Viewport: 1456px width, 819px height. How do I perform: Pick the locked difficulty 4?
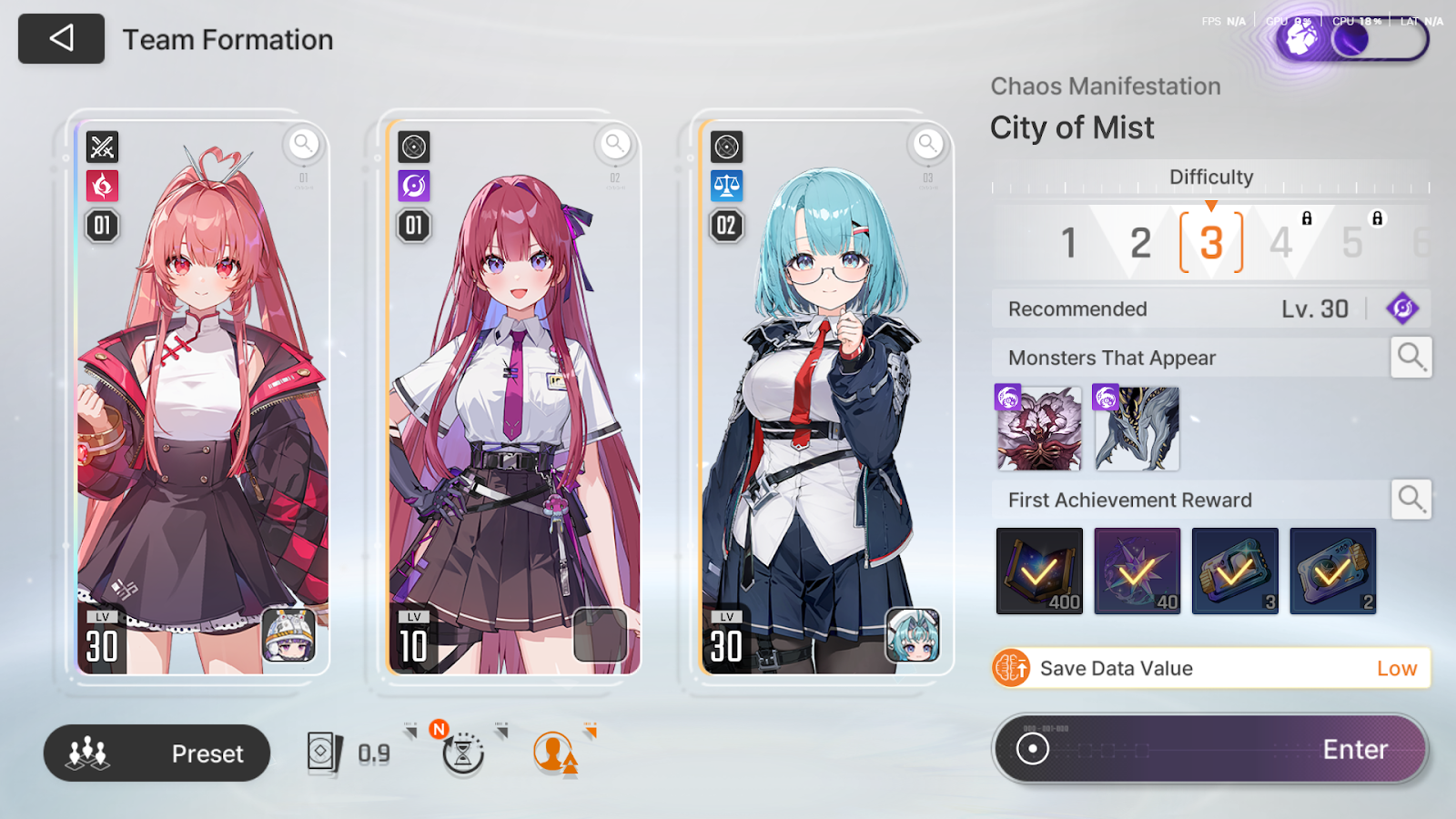coord(1281,243)
